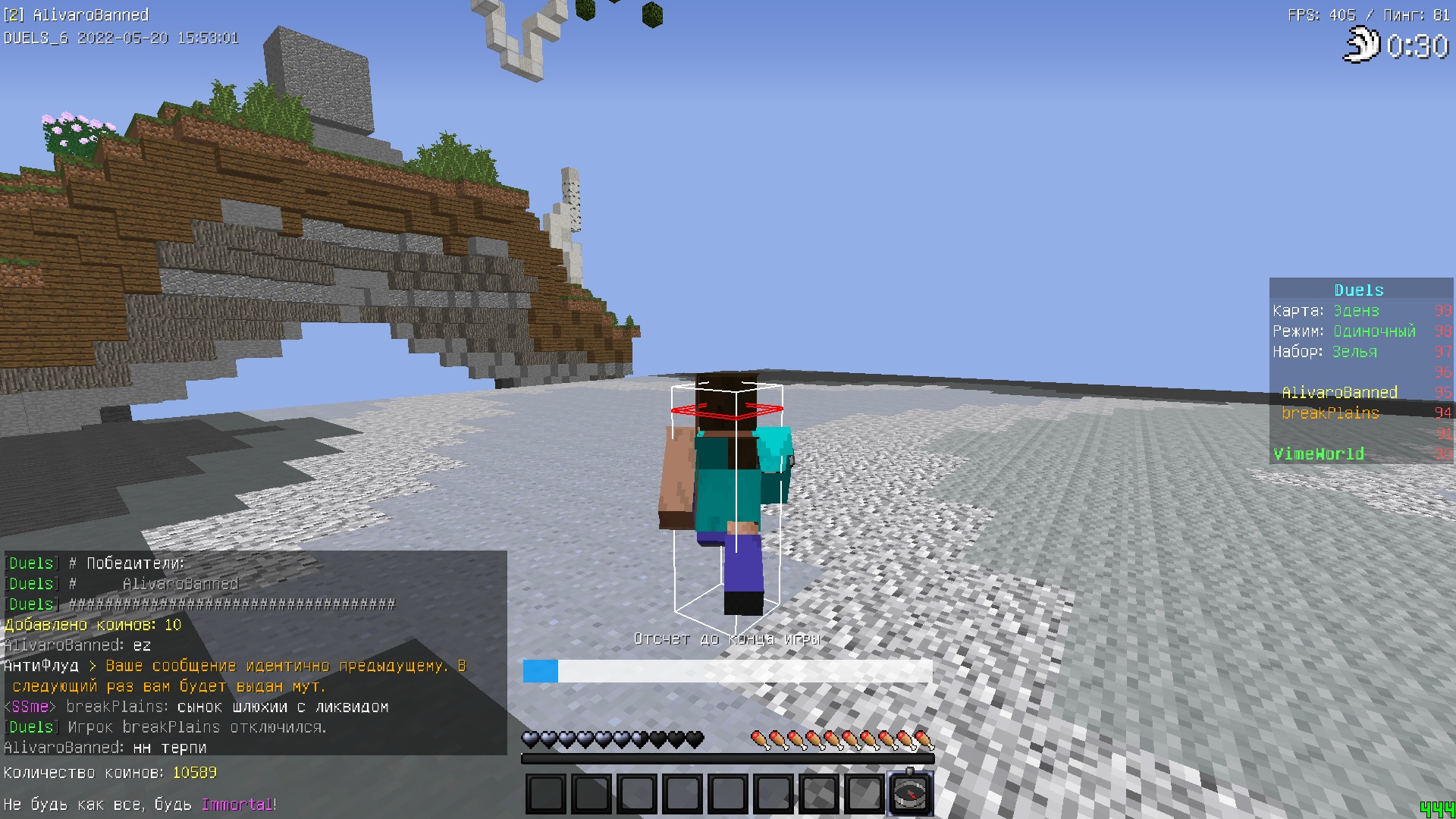The image size is (1456, 819).
Task: Open the VimeWorld link in the scoreboard
Action: pyautogui.click(x=1318, y=453)
